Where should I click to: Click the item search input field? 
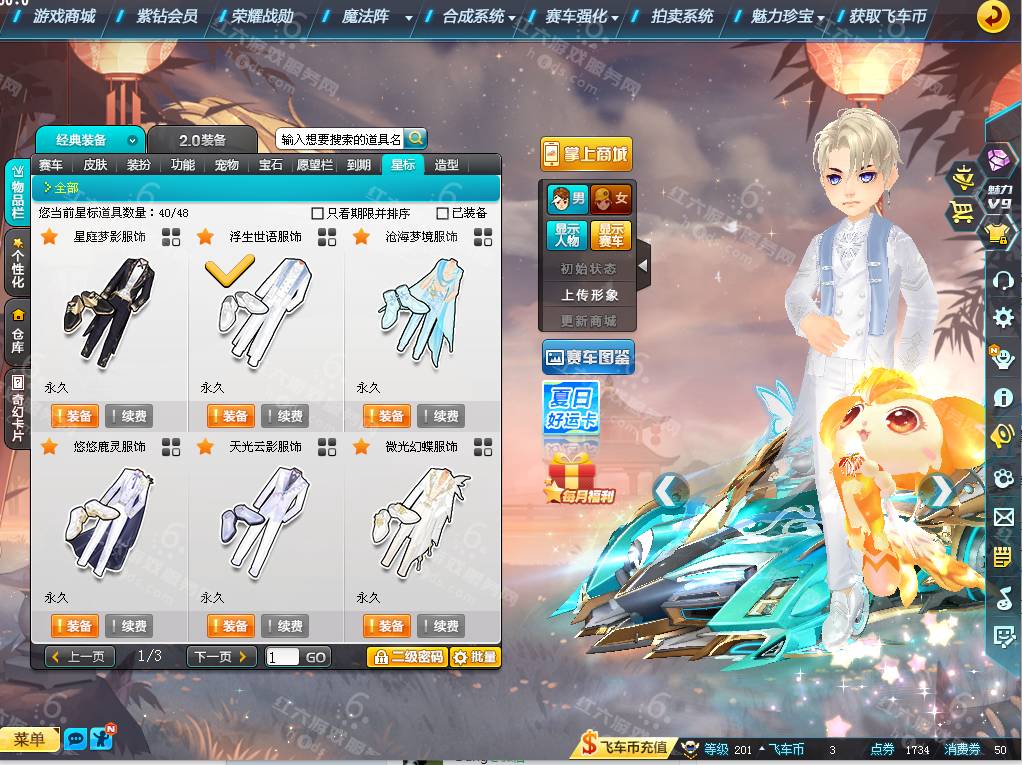click(340, 140)
